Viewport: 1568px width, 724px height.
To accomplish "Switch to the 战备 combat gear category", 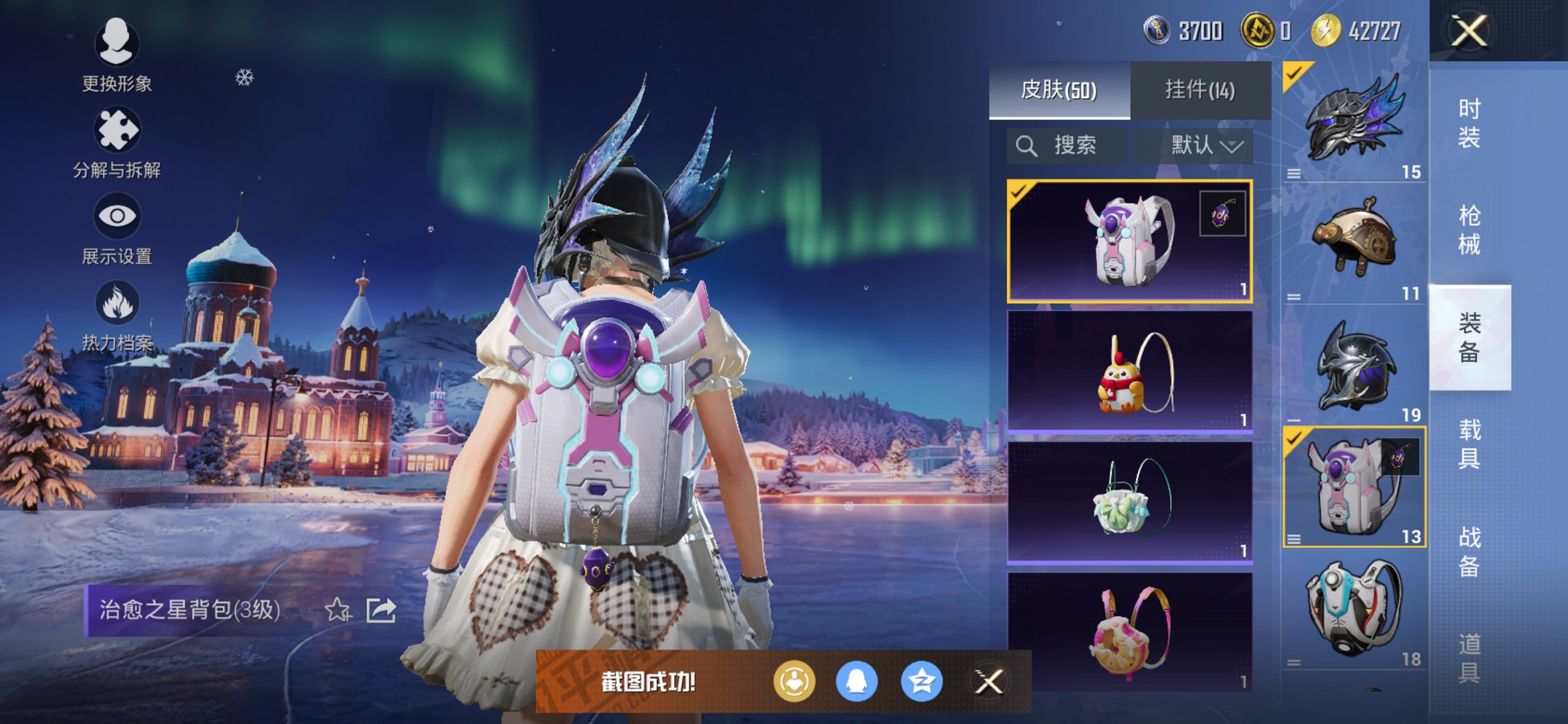I will tap(1469, 551).
